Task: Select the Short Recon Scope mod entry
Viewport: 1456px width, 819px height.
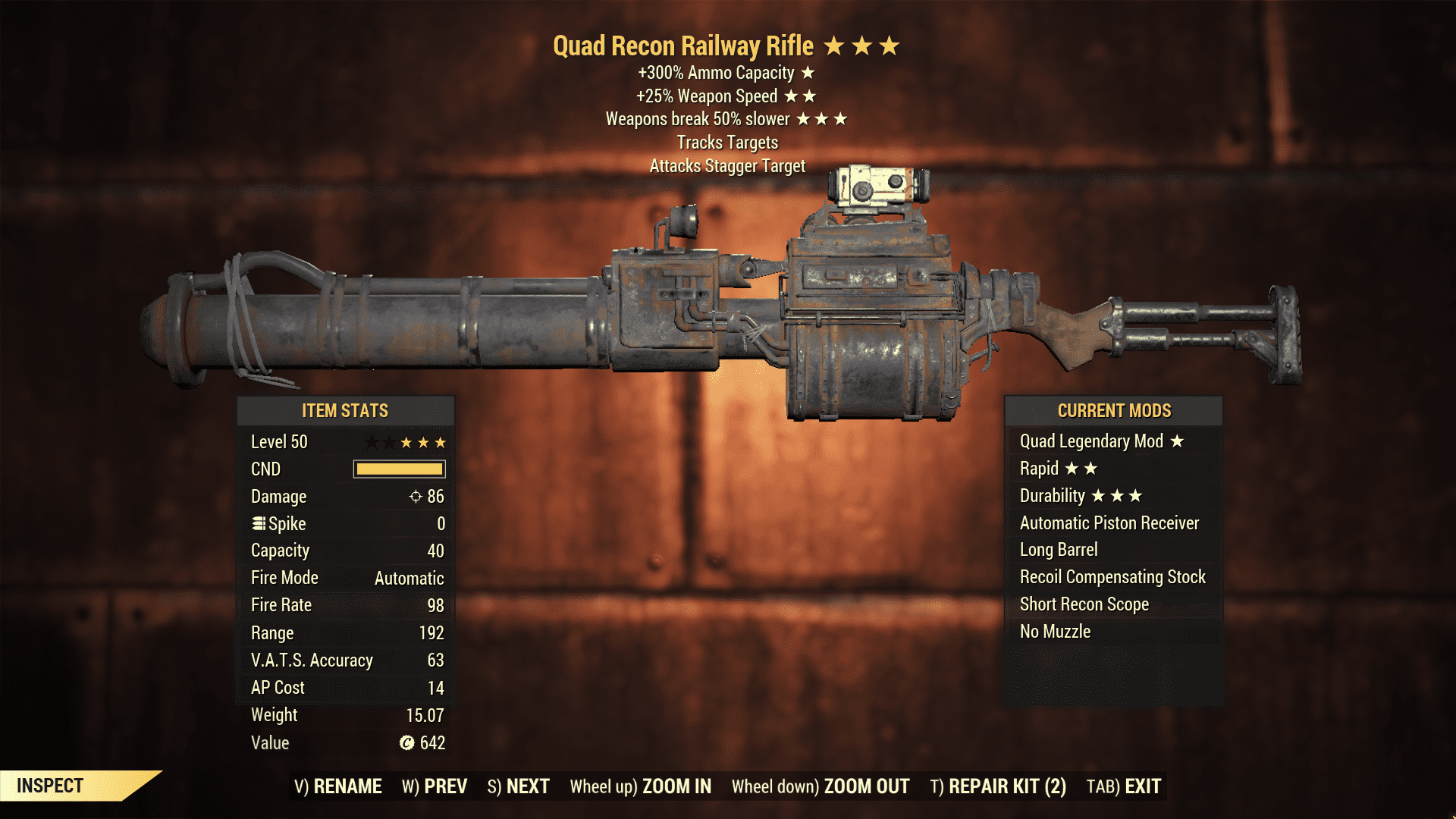Action: pos(1084,604)
